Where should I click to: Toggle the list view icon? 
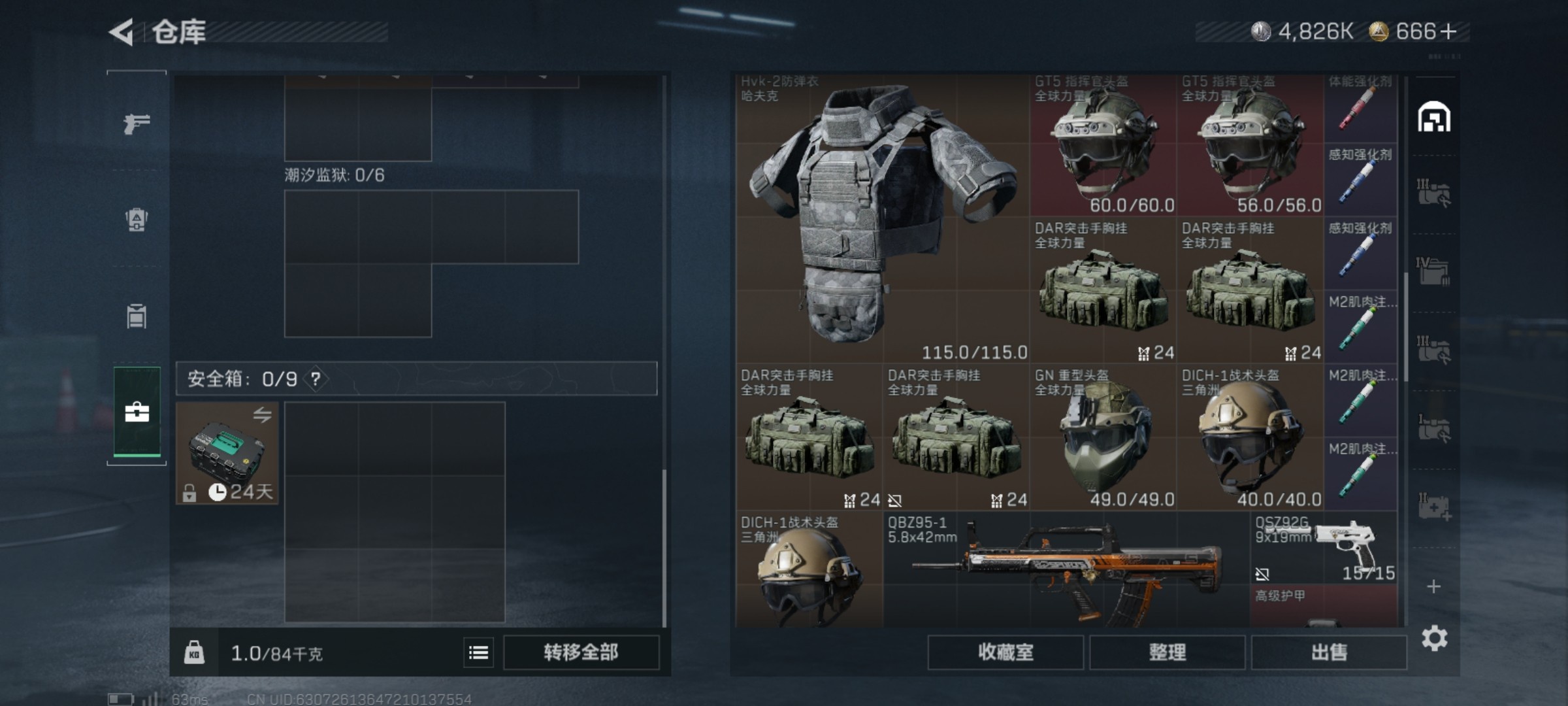[x=478, y=652]
